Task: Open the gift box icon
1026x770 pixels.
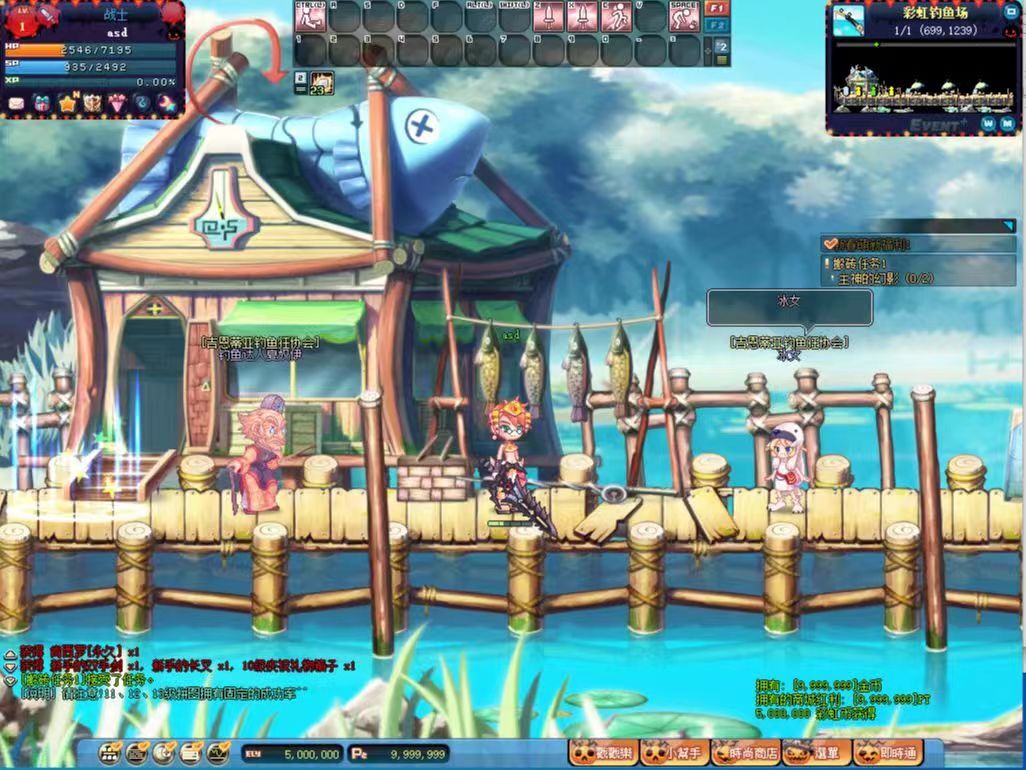Action: tap(42, 103)
